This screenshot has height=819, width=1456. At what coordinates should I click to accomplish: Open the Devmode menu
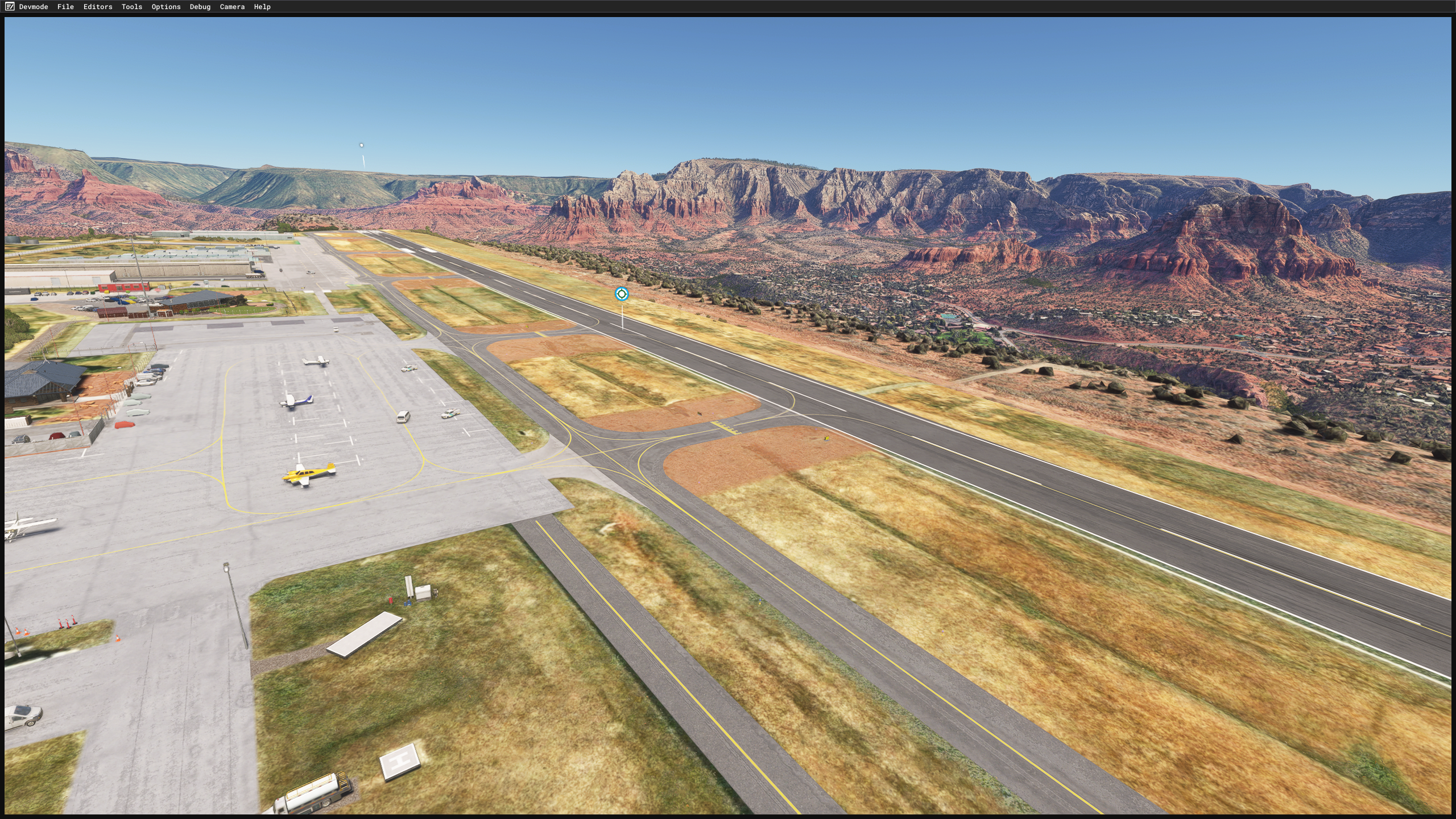[x=33, y=7]
